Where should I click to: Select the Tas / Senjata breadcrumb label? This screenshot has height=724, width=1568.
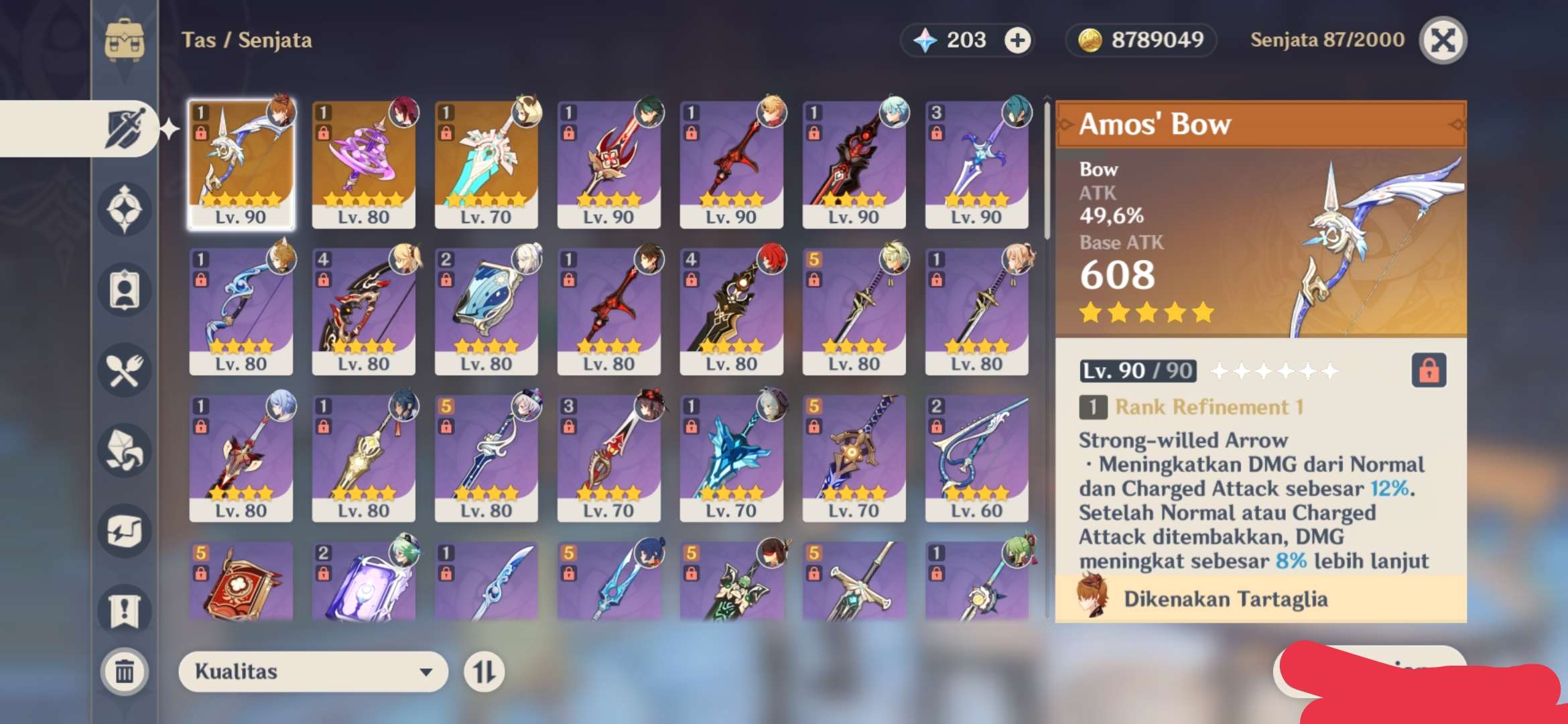[247, 40]
